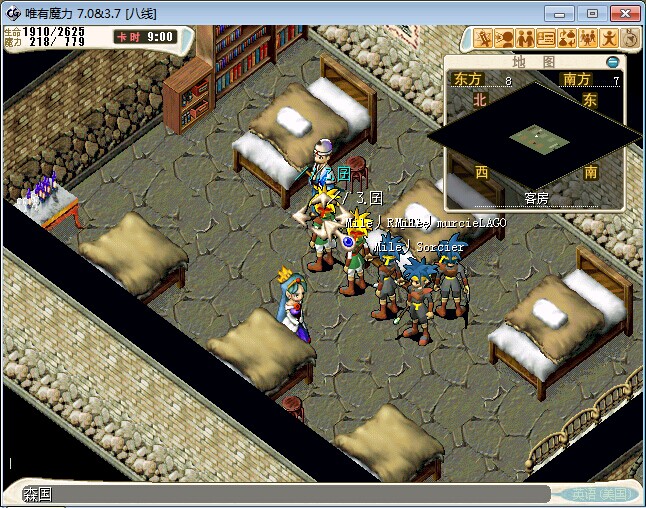
Task: Open the name card icon
Action: point(547,38)
